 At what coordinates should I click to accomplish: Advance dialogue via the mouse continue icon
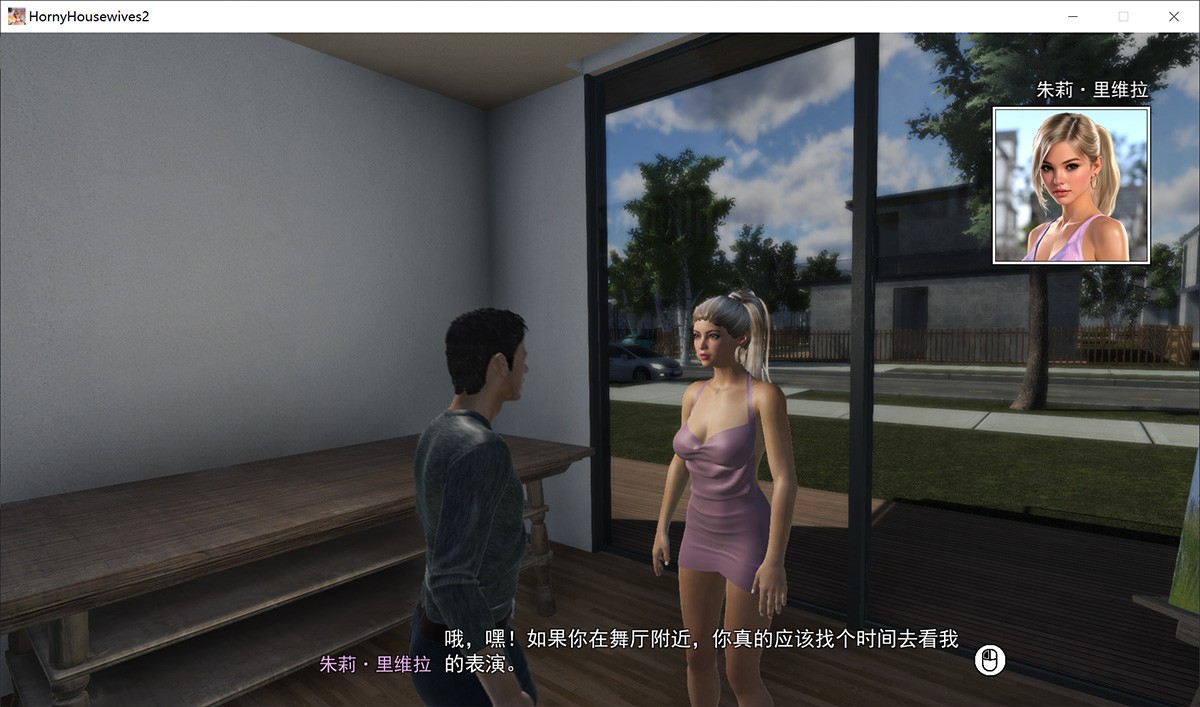click(x=990, y=660)
